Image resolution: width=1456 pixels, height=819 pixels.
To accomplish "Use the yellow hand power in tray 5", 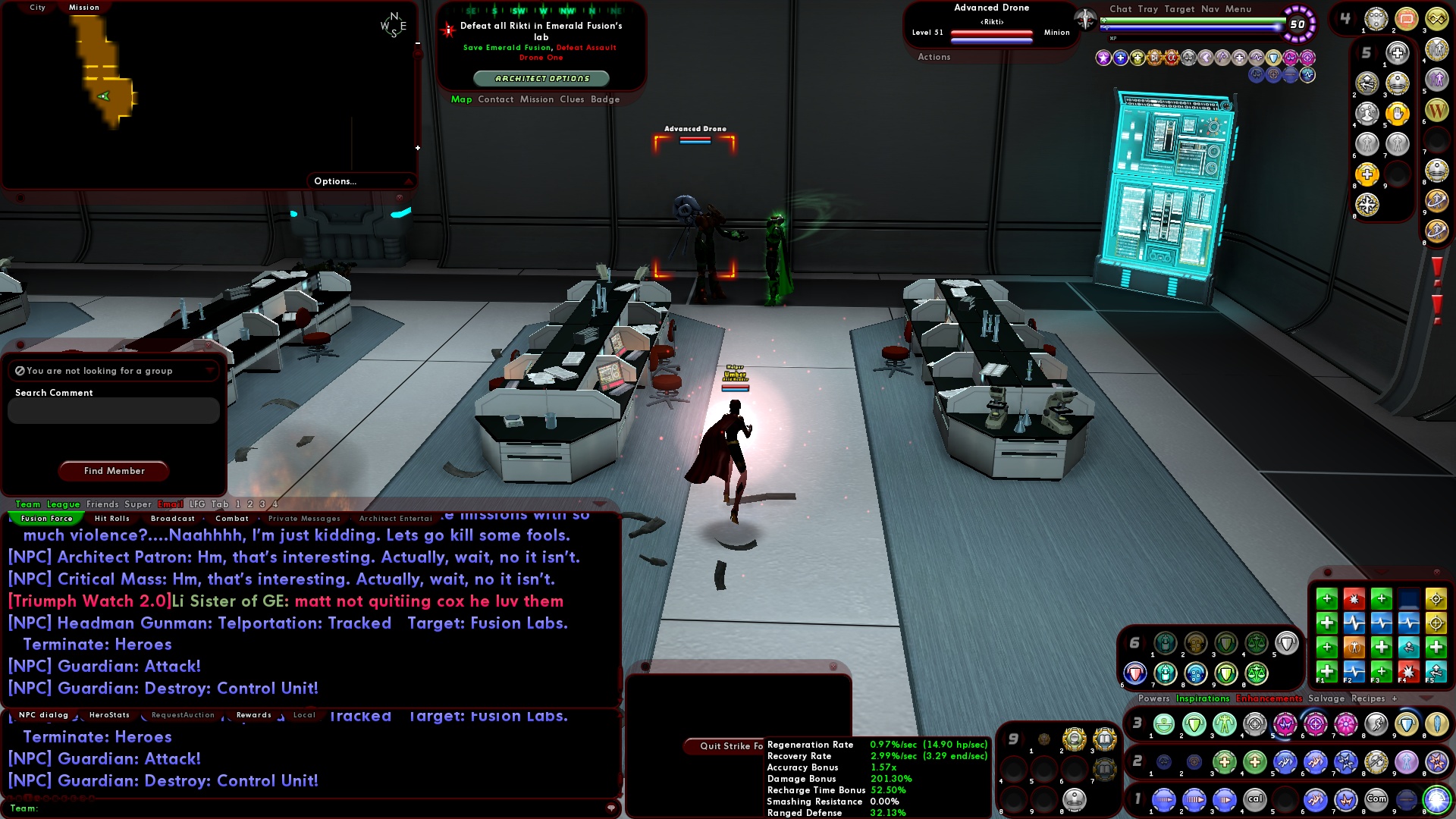I will click(x=1397, y=114).
